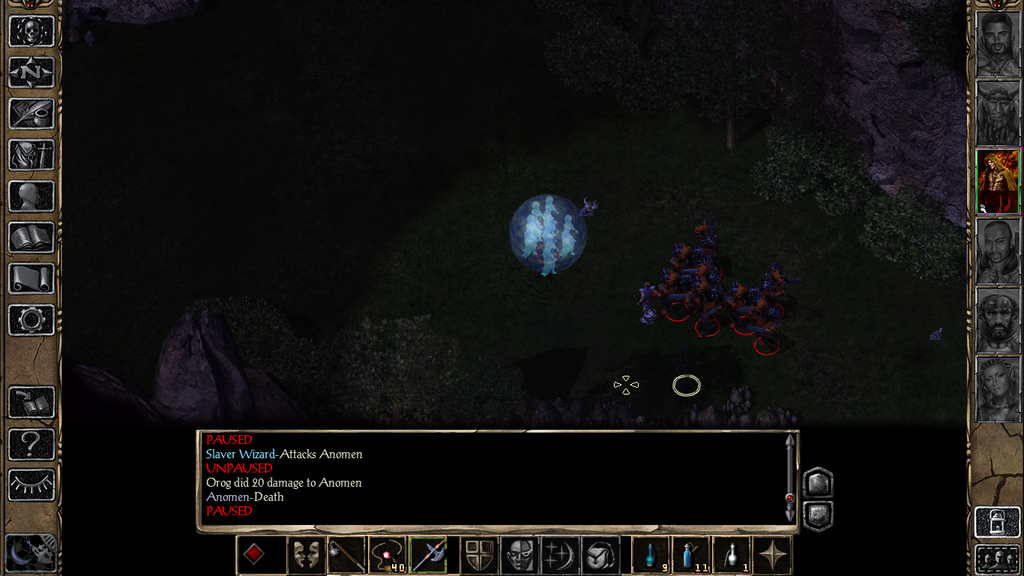
Task: Open the character record head button
Action: pyautogui.click(x=31, y=196)
